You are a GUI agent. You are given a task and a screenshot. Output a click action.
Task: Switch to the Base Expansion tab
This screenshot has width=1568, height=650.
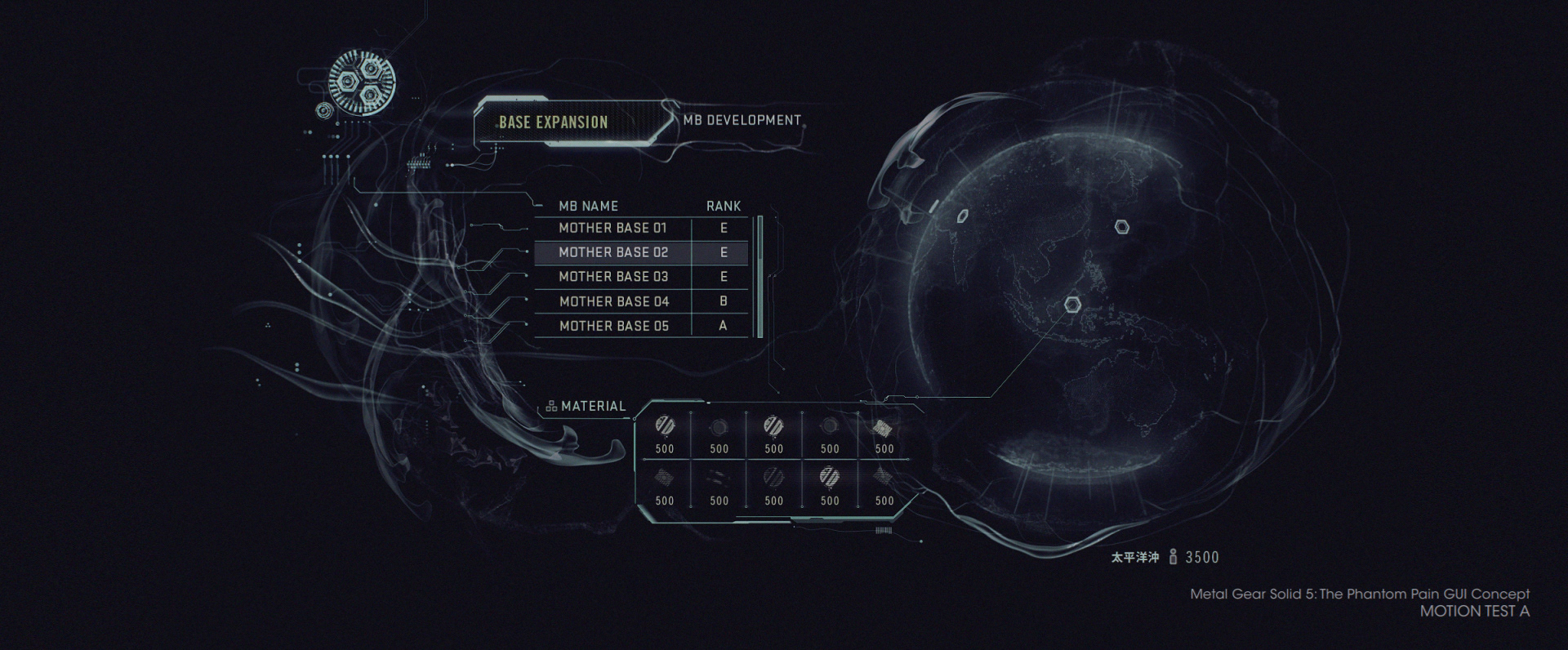(x=554, y=122)
